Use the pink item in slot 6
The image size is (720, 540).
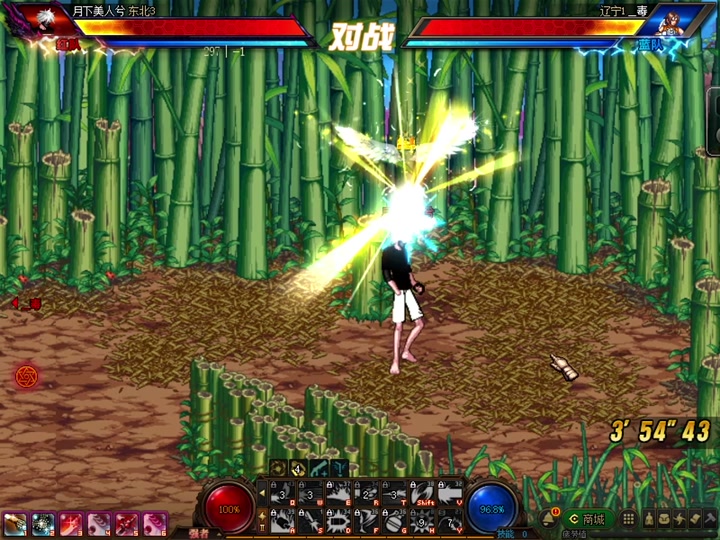[x=155, y=523]
